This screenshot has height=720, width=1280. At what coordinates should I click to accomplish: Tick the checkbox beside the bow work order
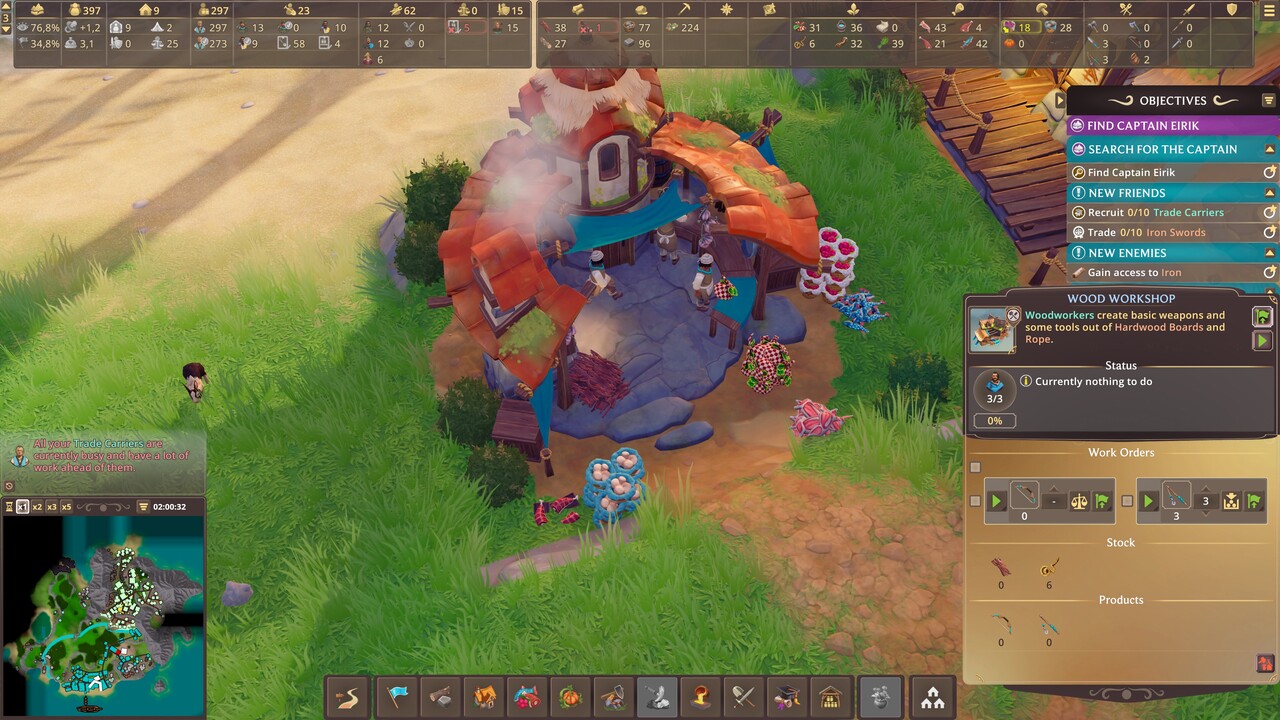point(975,501)
